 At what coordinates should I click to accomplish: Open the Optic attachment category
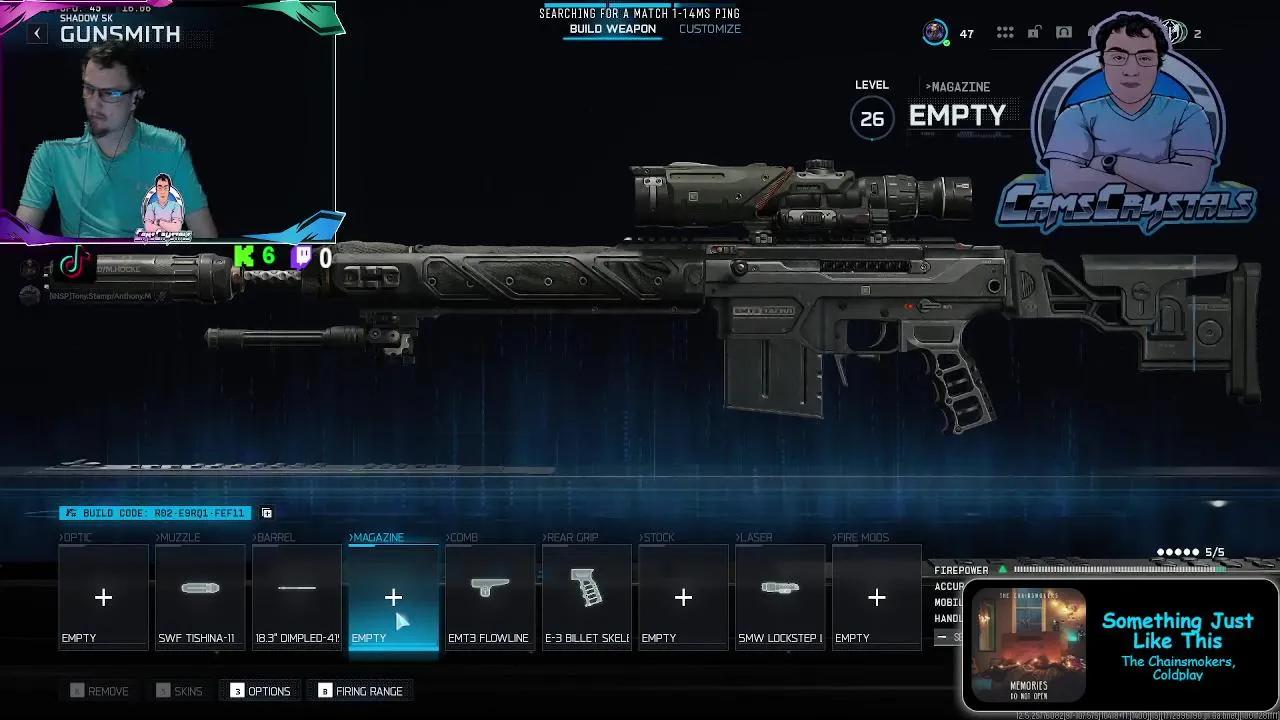[x=103, y=597]
